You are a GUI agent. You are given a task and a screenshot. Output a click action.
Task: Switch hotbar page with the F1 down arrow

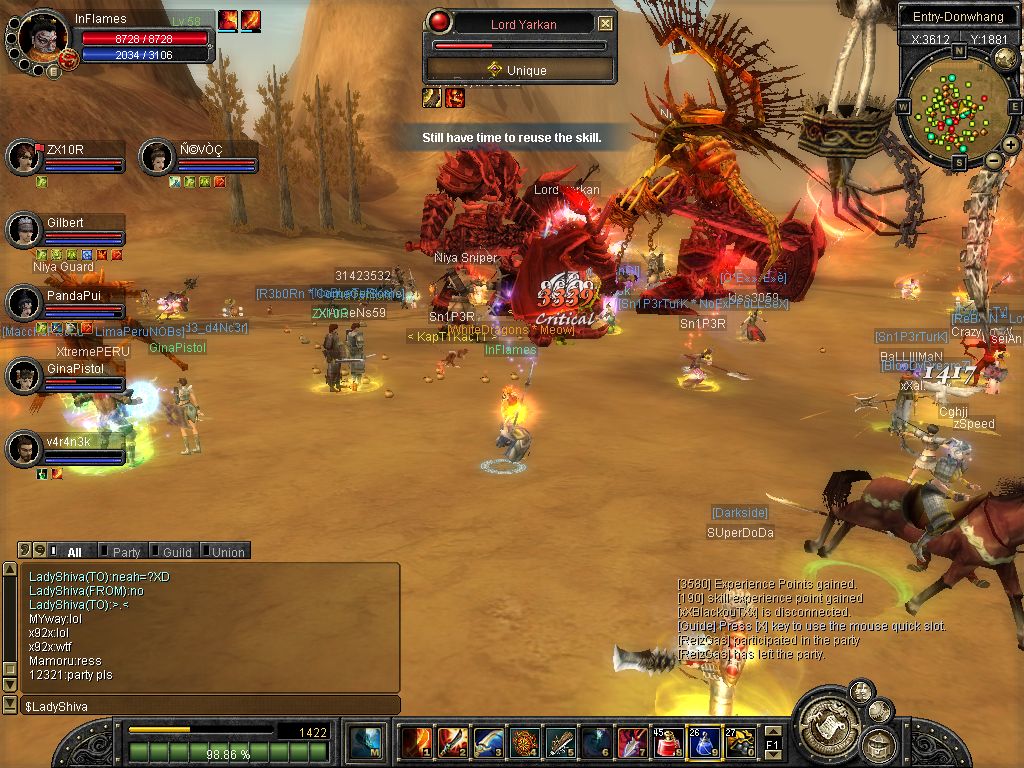click(774, 753)
